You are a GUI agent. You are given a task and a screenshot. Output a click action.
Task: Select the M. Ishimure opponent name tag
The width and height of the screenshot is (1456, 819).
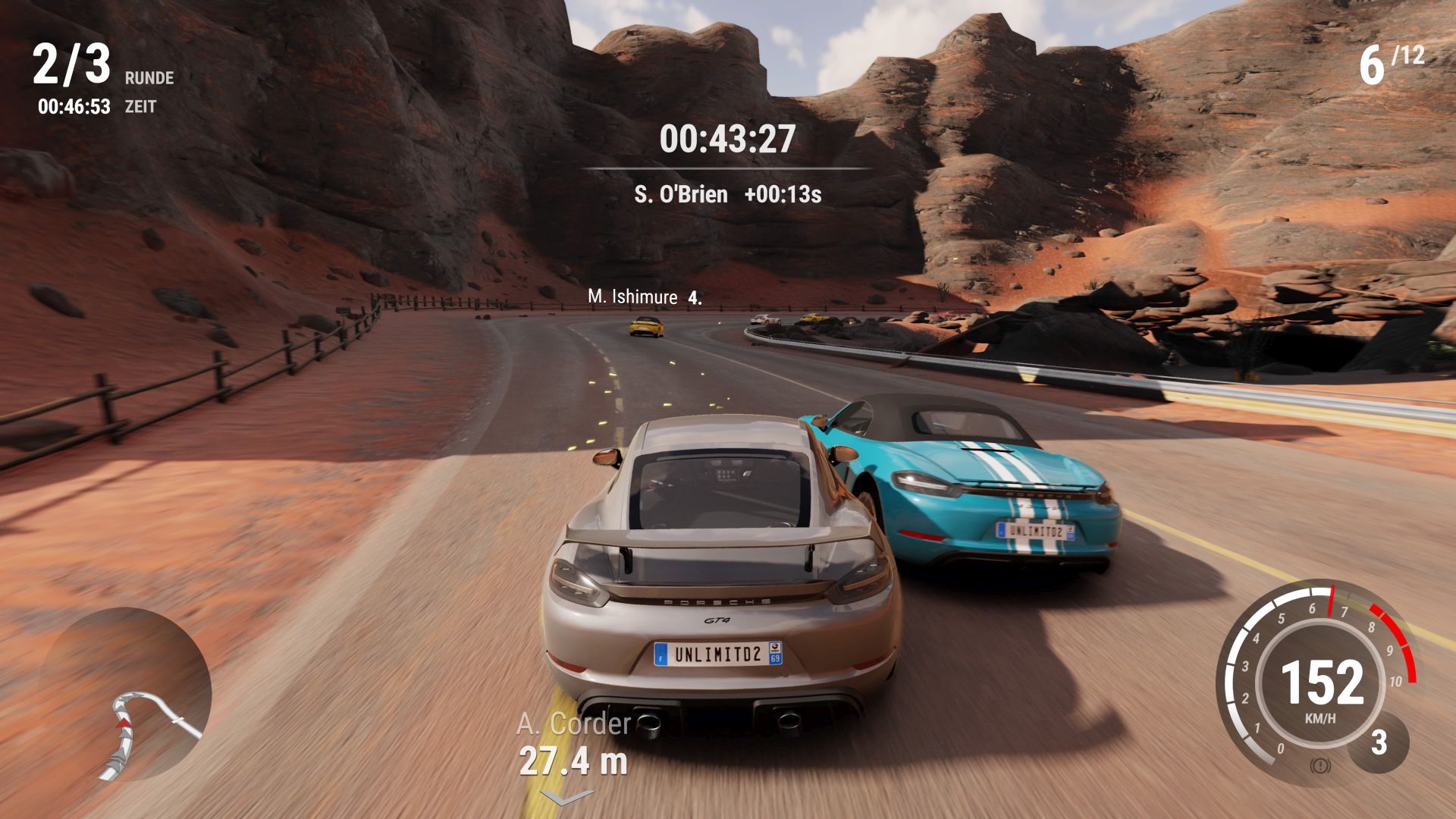pos(644,297)
